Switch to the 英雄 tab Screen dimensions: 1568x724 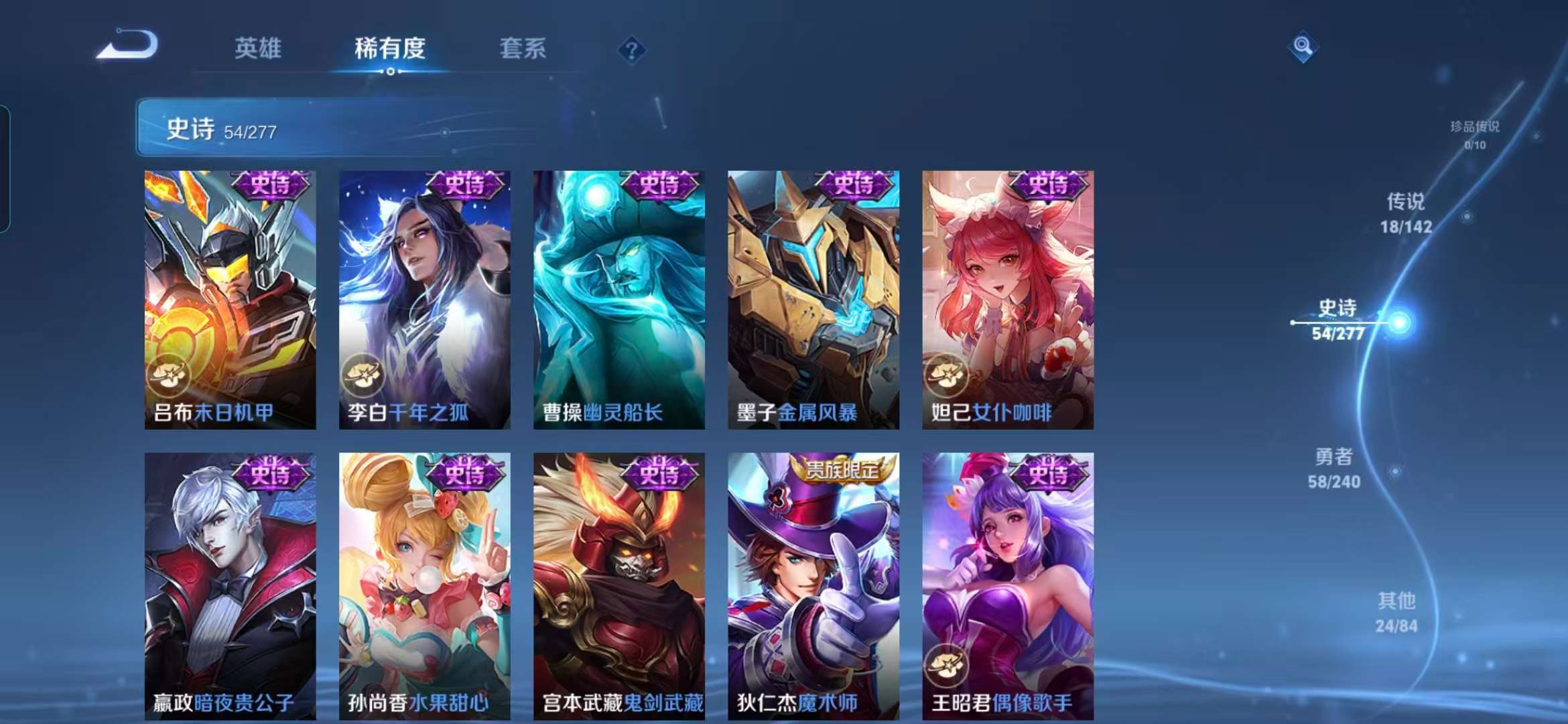[259, 49]
